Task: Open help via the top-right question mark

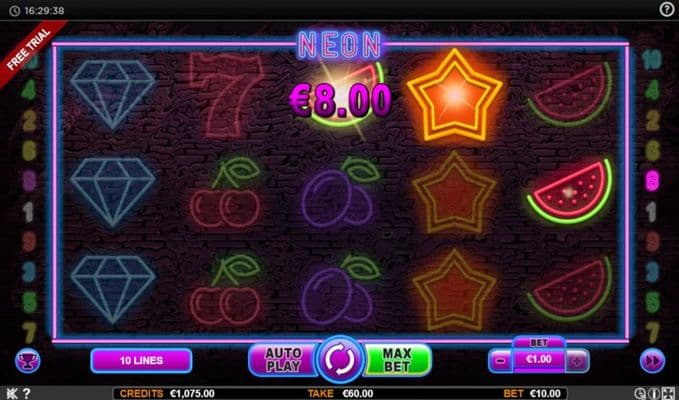Action: [x=667, y=9]
